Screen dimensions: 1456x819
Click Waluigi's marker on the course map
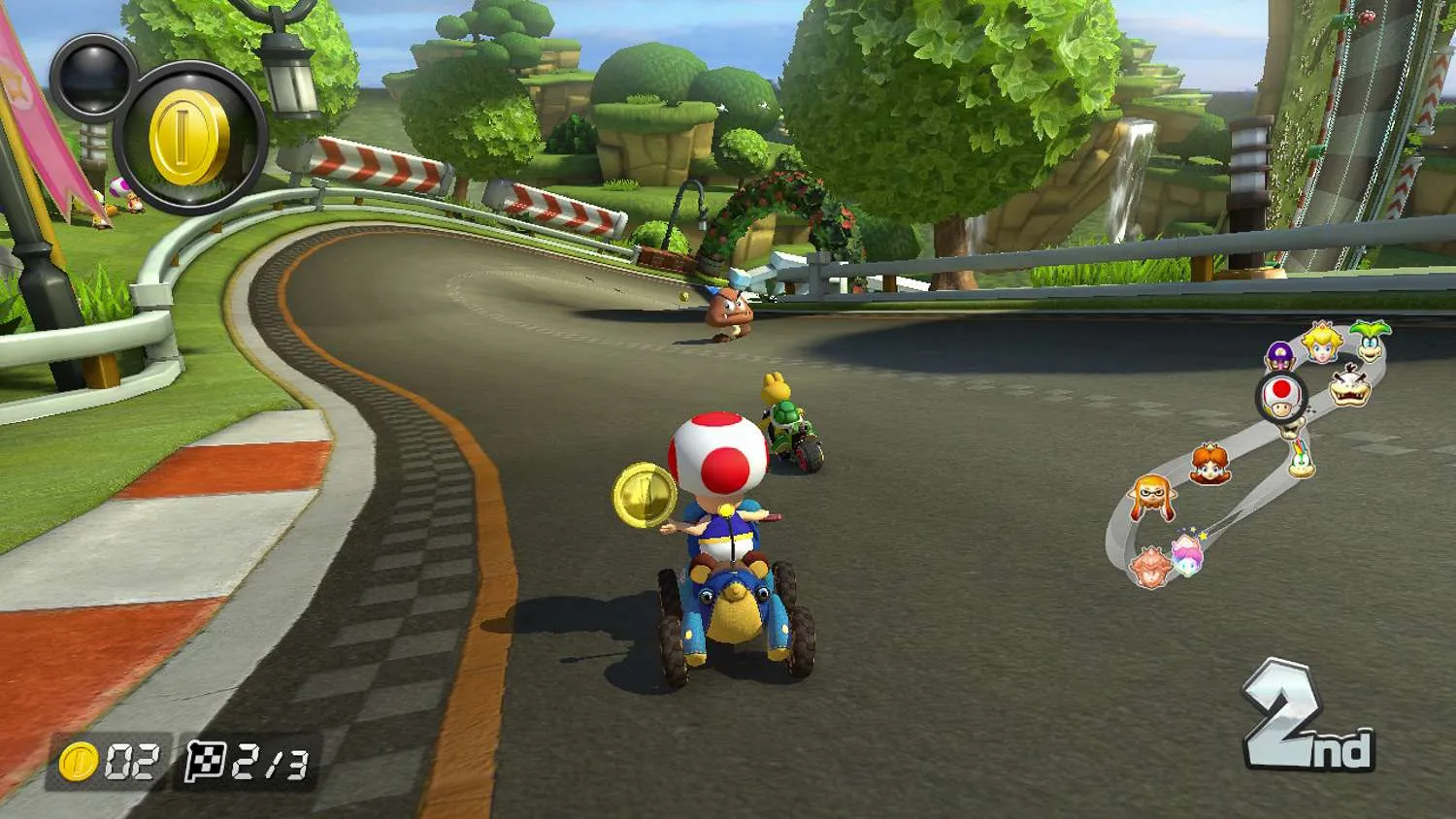click(x=1279, y=355)
